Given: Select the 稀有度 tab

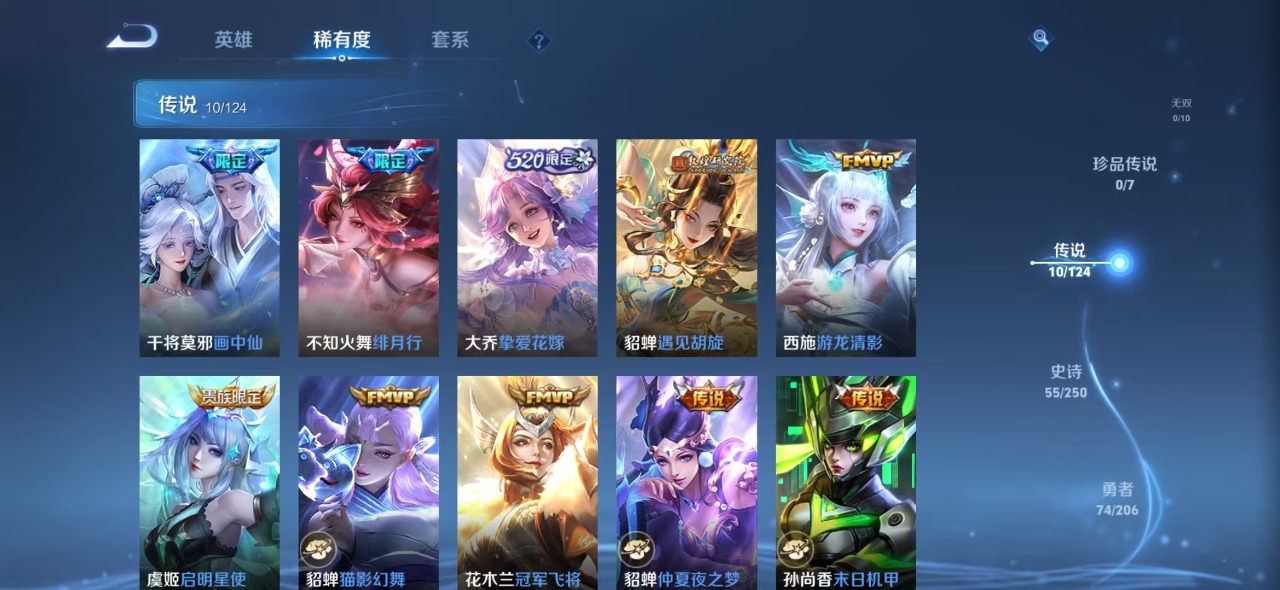Looking at the screenshot, I should [x=342, y=40].
